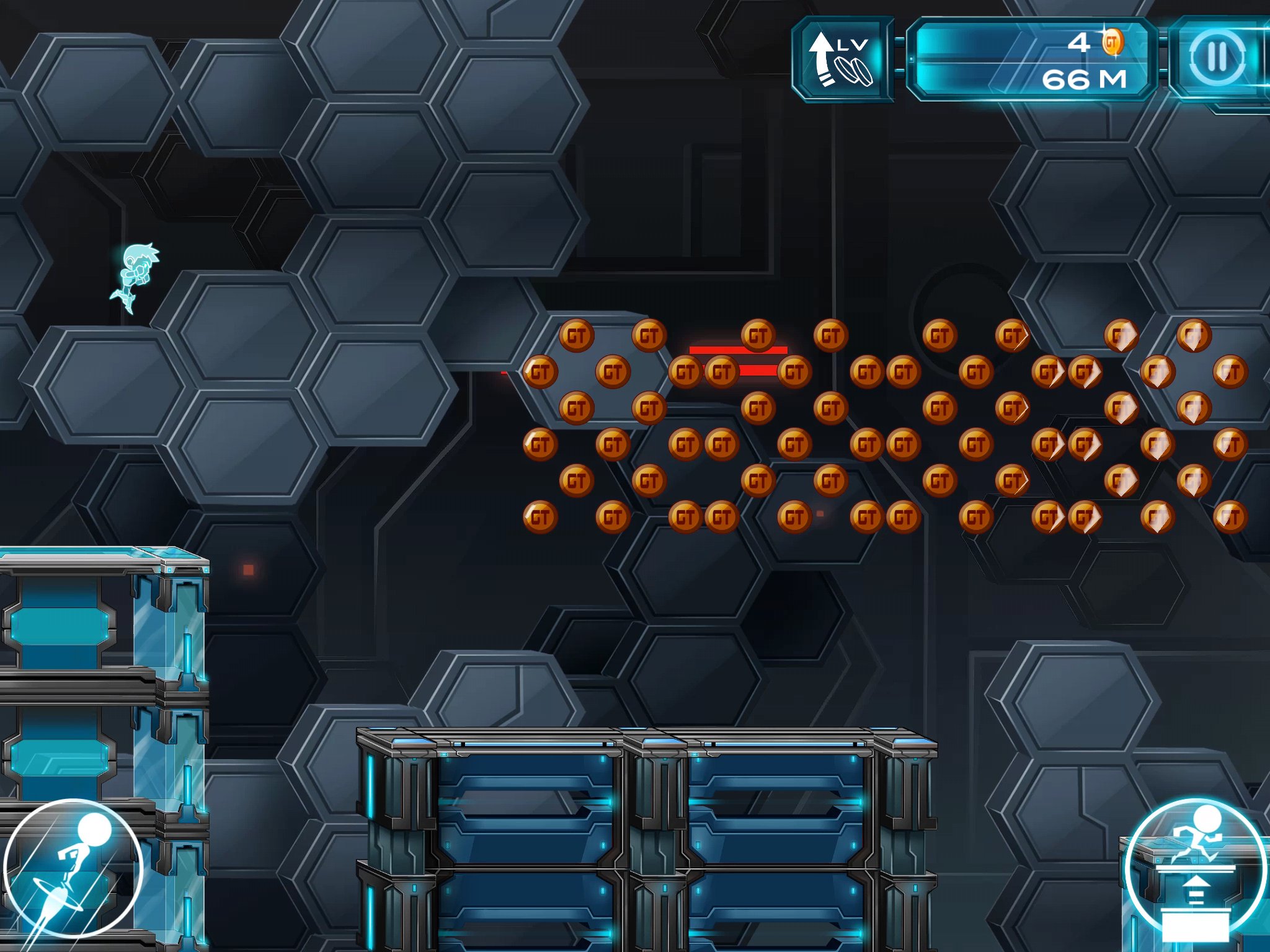Image resolution: width=1270 pixels, height=952 pixels.
Task: Tap the jump onto platform button
Action: [1195, 868]
